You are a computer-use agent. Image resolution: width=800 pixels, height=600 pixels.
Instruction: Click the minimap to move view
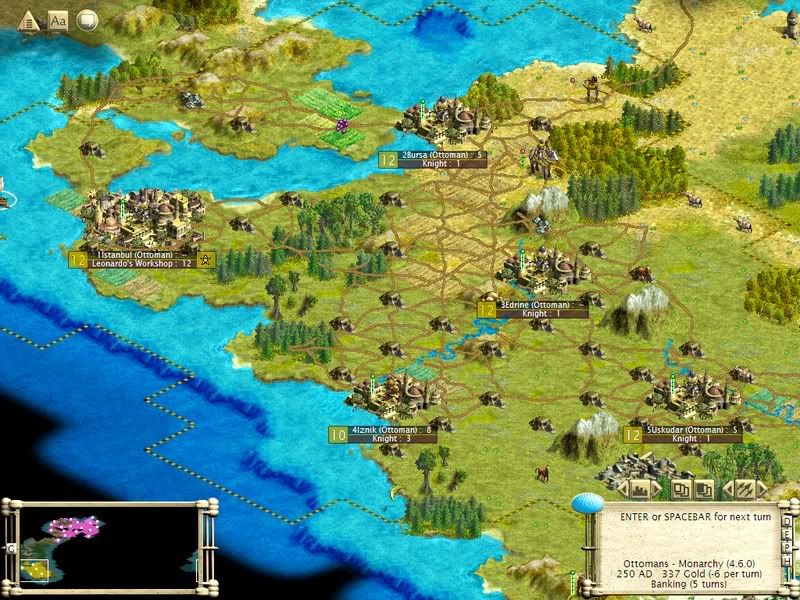coord(108,545)
